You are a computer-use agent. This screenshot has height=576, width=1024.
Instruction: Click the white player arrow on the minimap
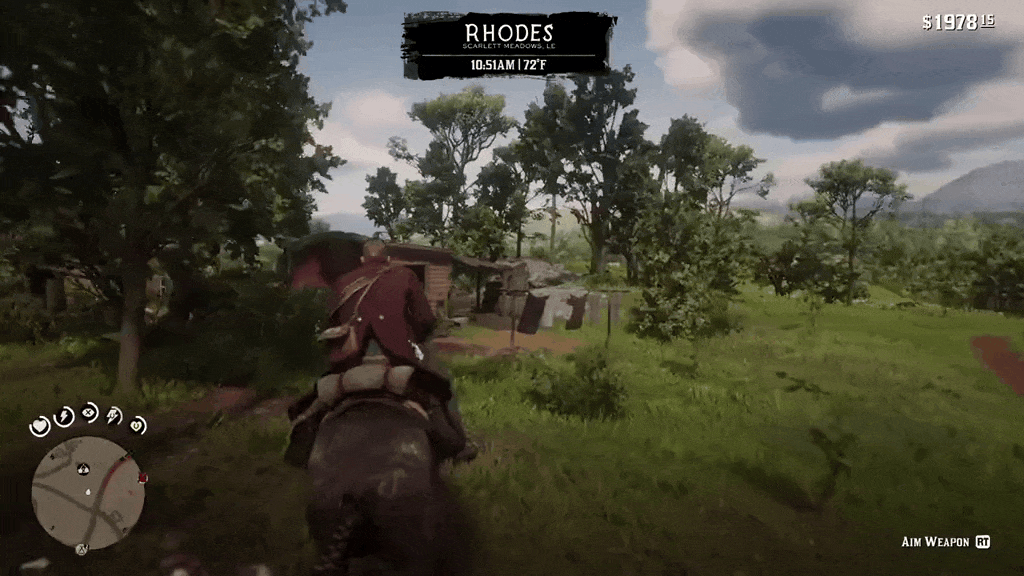coord(88,492)
